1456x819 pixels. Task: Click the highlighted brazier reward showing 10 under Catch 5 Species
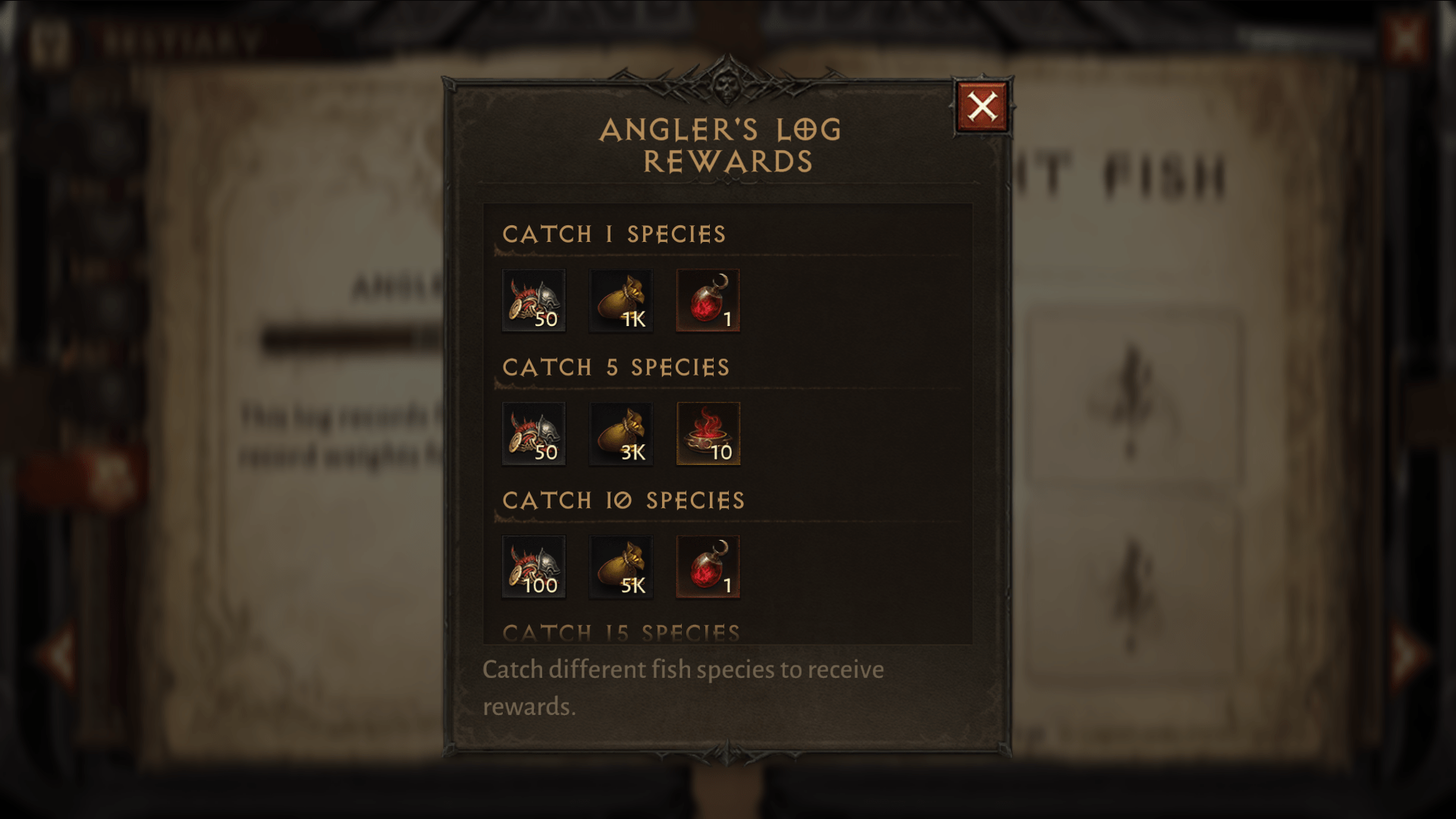tap(708, 433)
